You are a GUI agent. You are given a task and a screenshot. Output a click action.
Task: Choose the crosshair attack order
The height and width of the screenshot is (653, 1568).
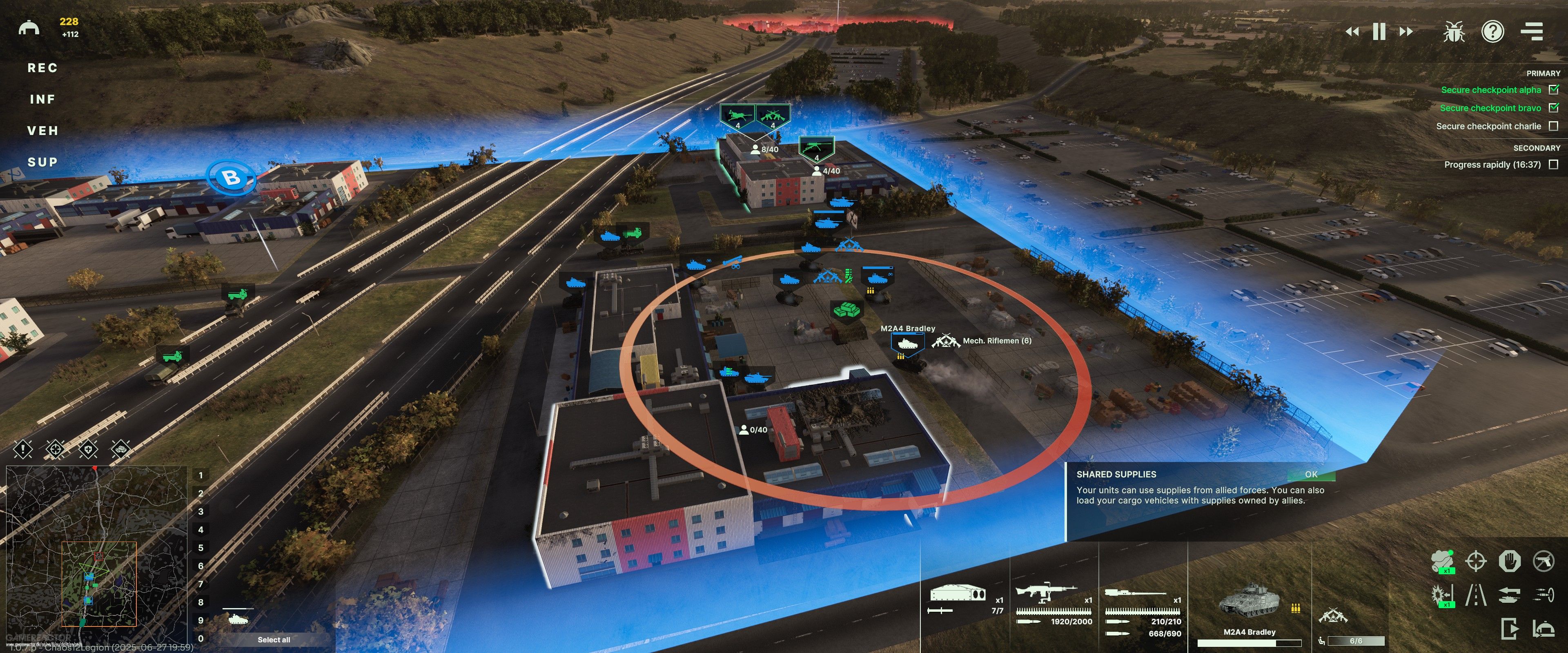(x=1476, y=560)
